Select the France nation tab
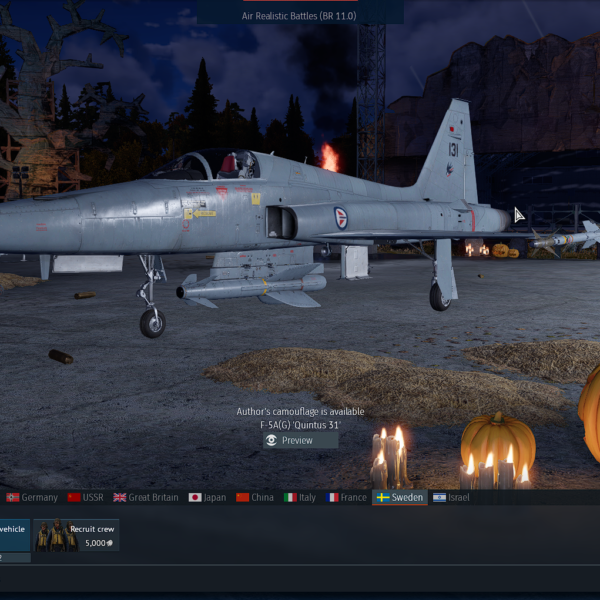Image resolution: width=600 pixels, height=600 pixels. point(346,497)
